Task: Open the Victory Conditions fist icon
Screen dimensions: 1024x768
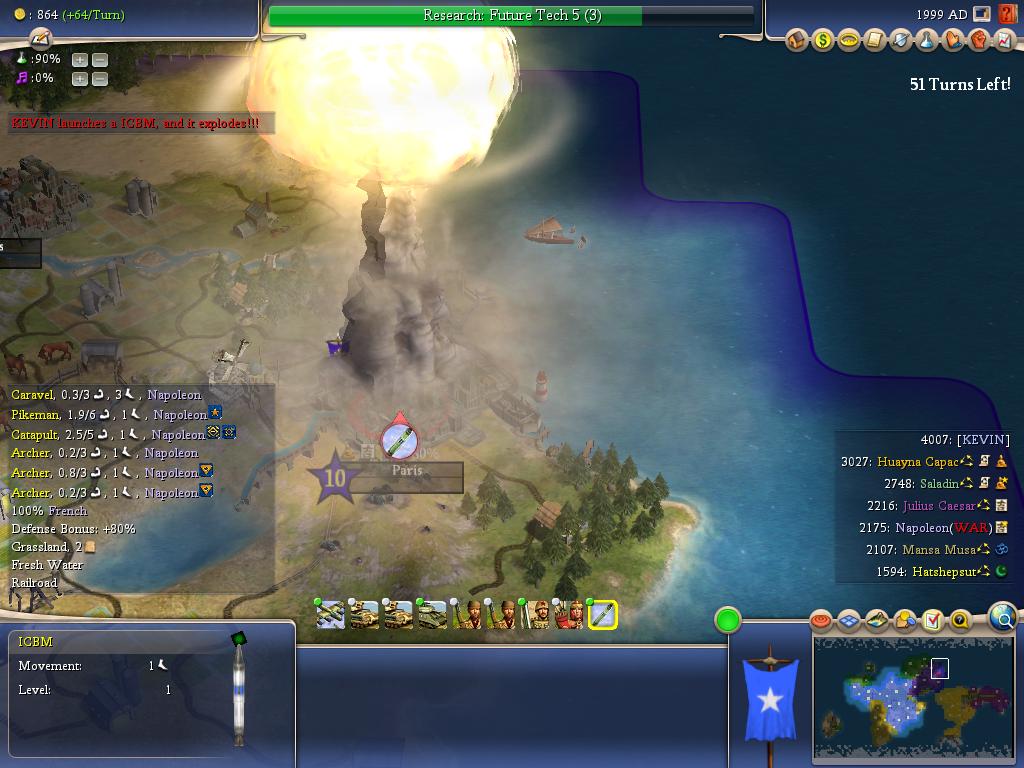Action: tap(979, 41)
